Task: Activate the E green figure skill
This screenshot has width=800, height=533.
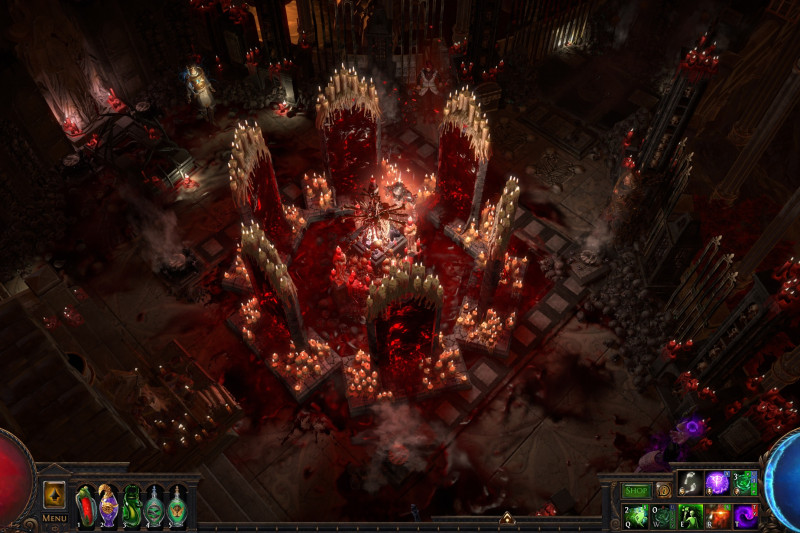Action: pyautogui.click(x=690, y=515)
